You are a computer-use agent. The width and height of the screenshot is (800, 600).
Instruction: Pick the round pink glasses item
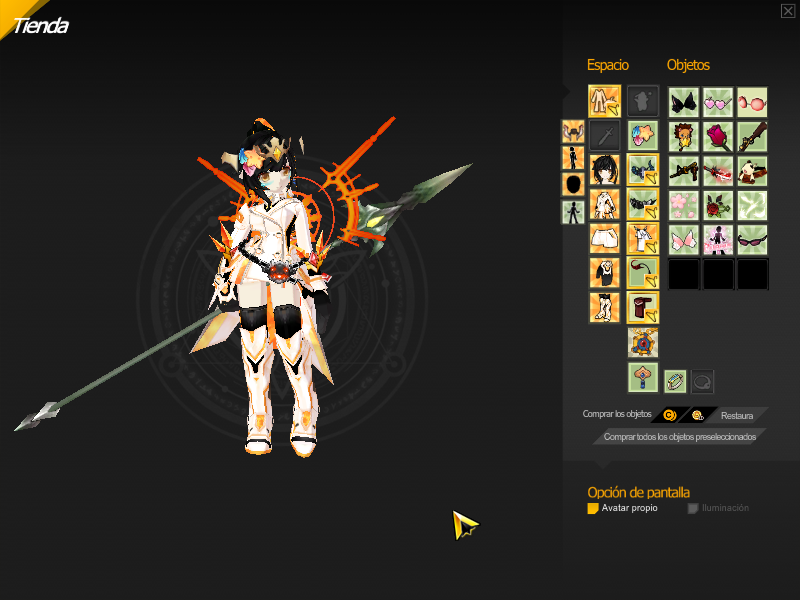[752, 102]
